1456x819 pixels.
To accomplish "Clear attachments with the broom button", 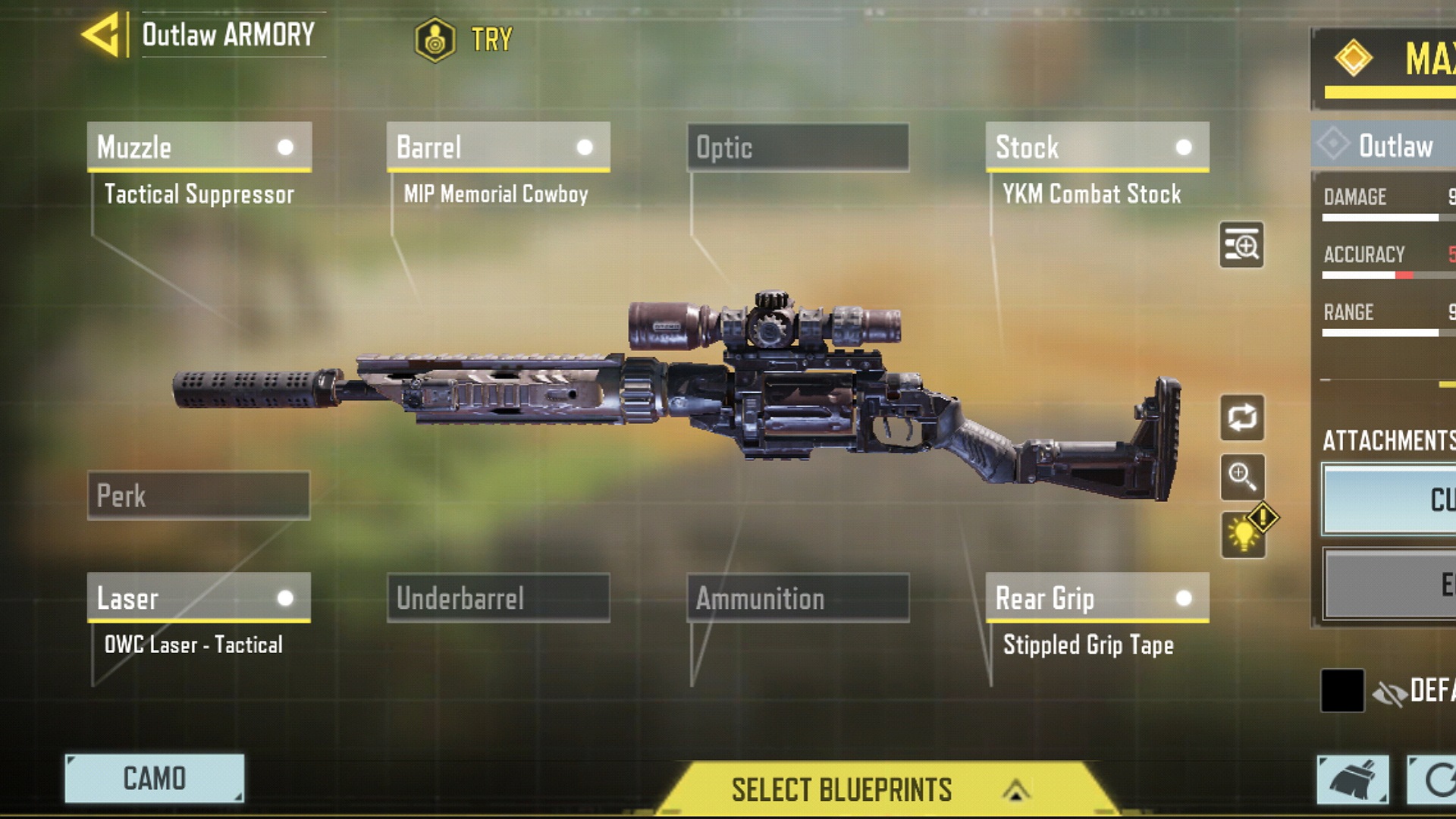I will 1352,780.
